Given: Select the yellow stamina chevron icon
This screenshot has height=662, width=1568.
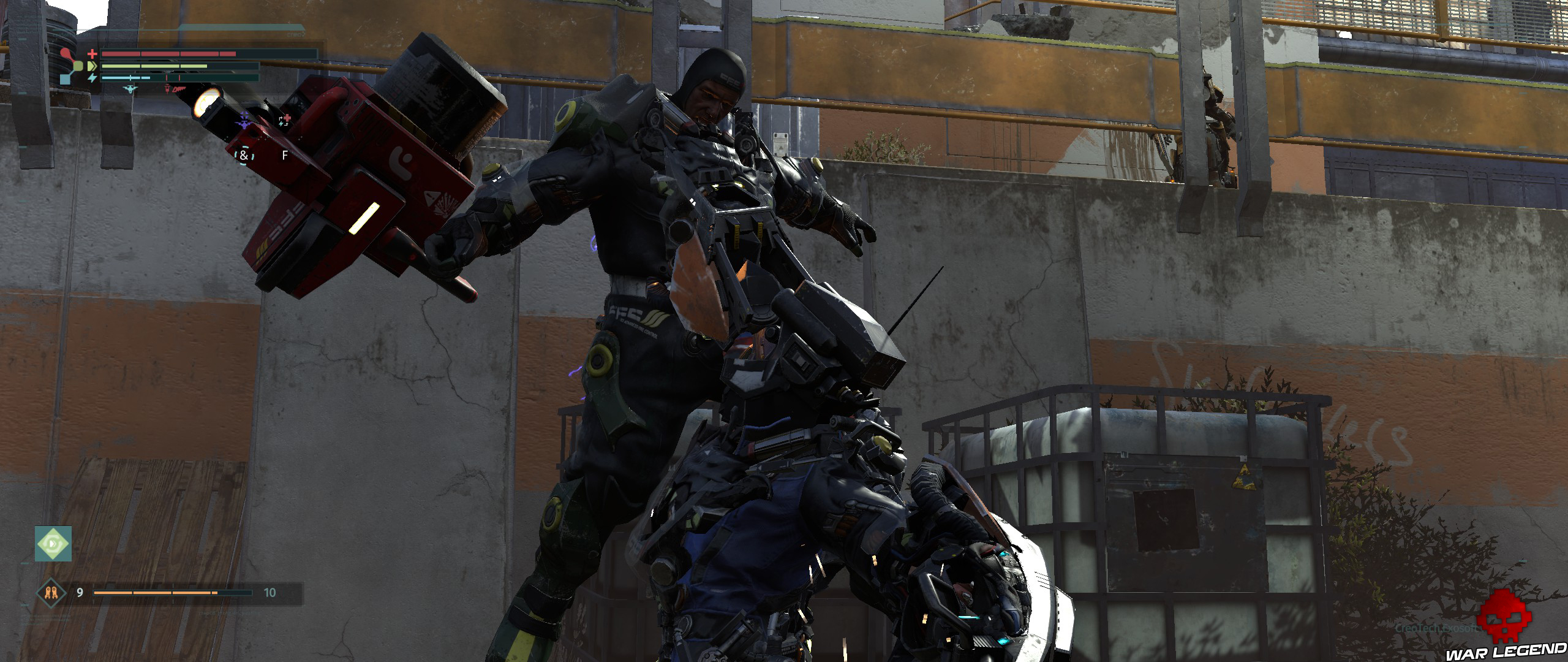Looking at the screenshot, I should [91, 67].
